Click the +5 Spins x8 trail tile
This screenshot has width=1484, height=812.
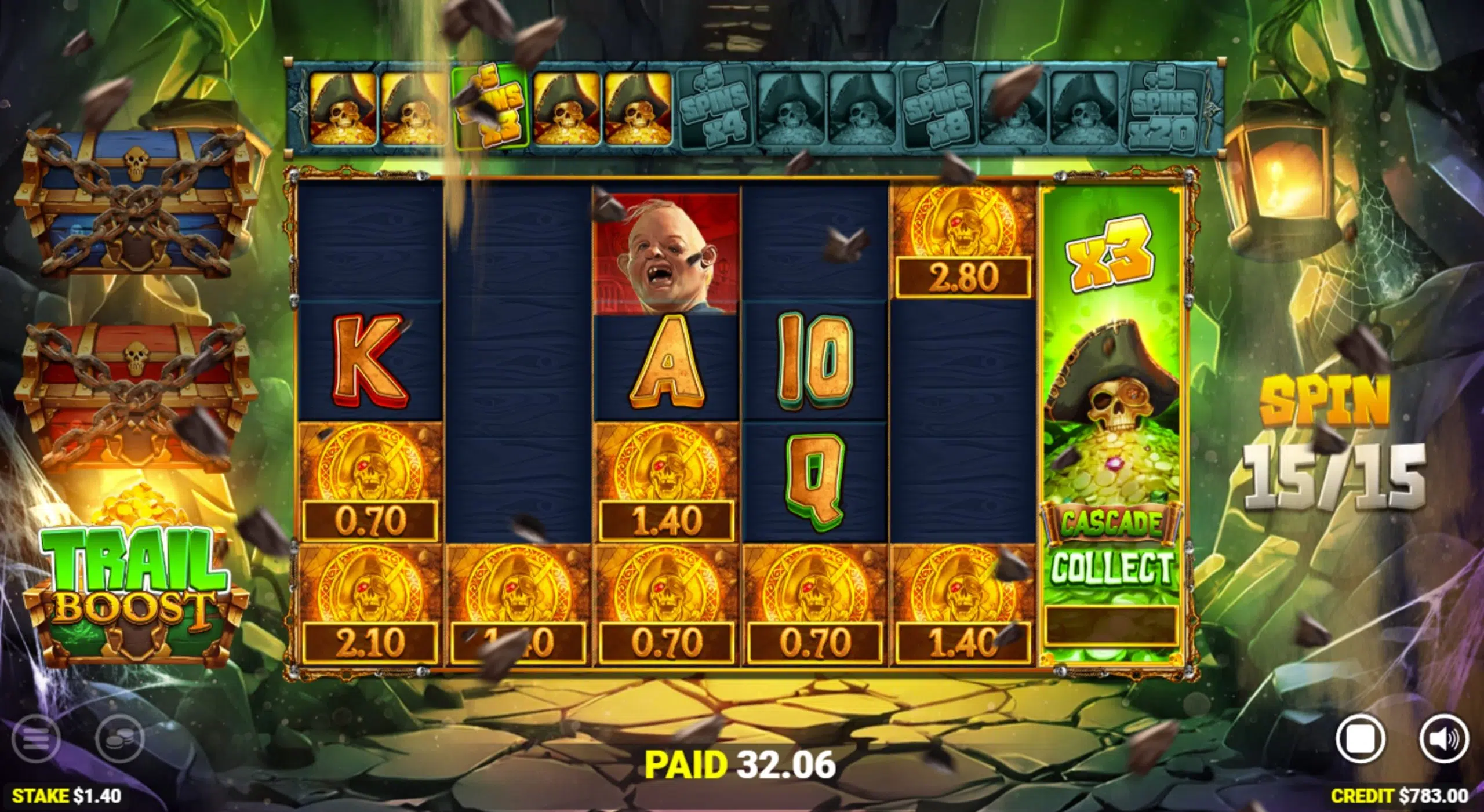point(939,107)
